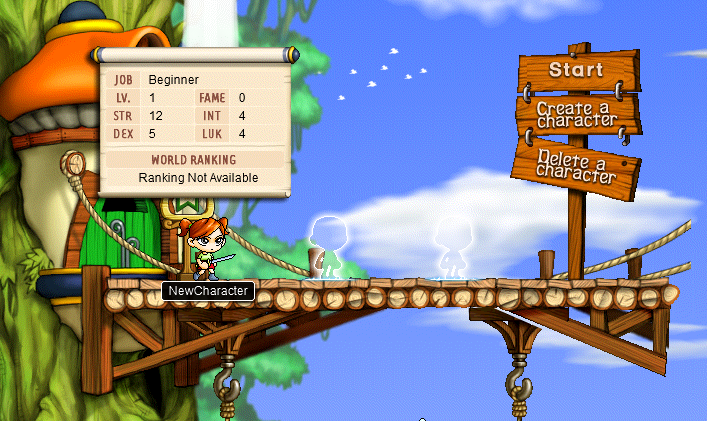
Task: Choose Create a character
Action: tap(575, 117)
